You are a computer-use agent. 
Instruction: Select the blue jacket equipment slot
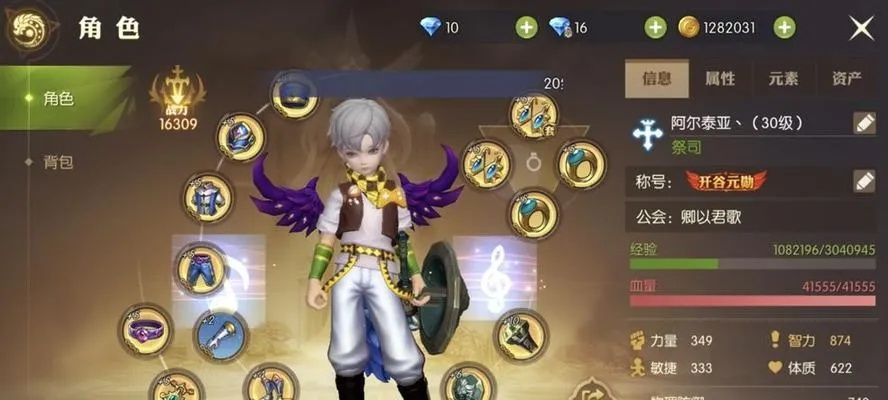click(208, 197)
